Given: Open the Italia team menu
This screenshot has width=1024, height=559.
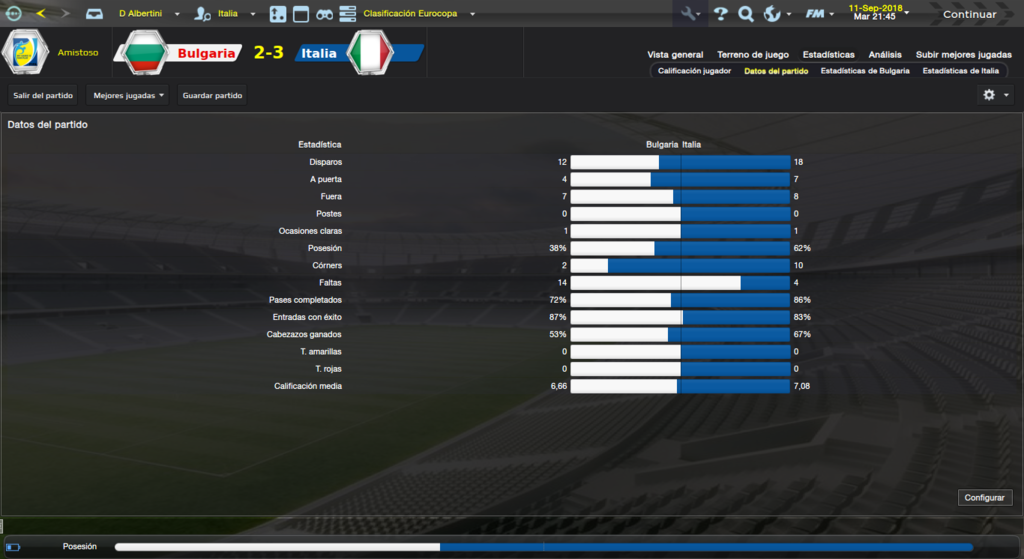Looking at the screenshot, I should coord(236,14).
